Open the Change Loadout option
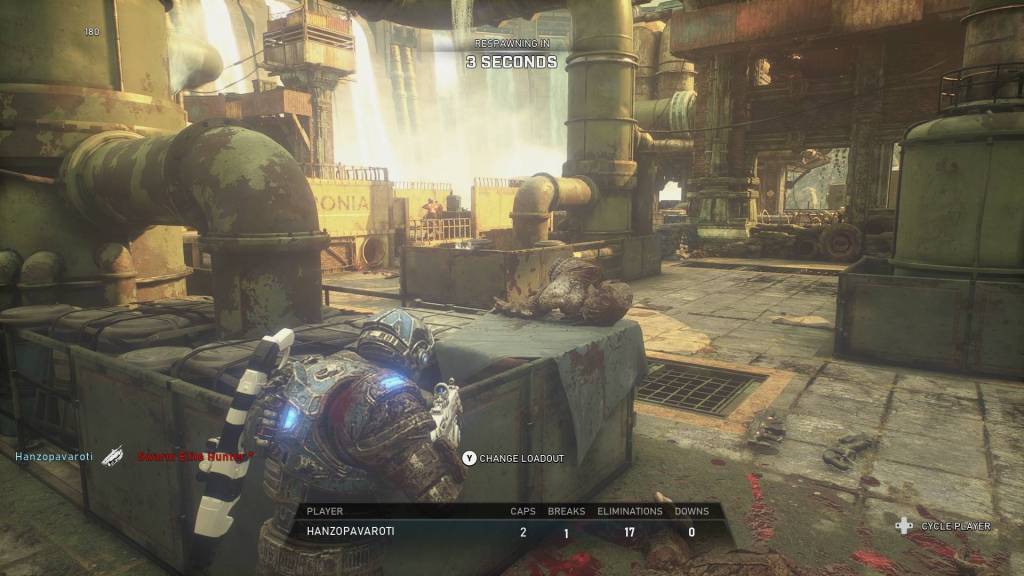1024x576 pixels. 513,458
